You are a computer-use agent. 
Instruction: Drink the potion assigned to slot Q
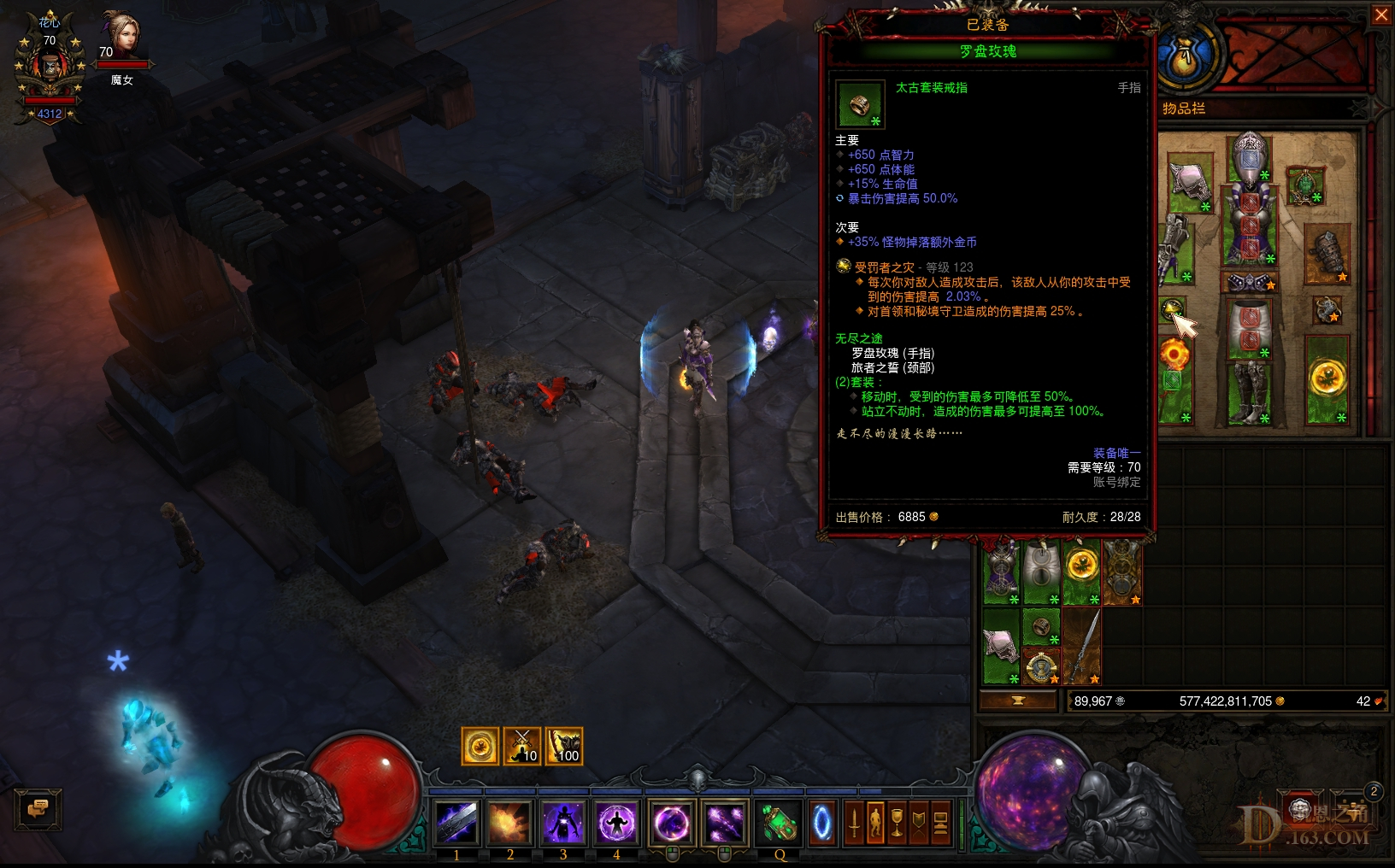pos(777,821)
